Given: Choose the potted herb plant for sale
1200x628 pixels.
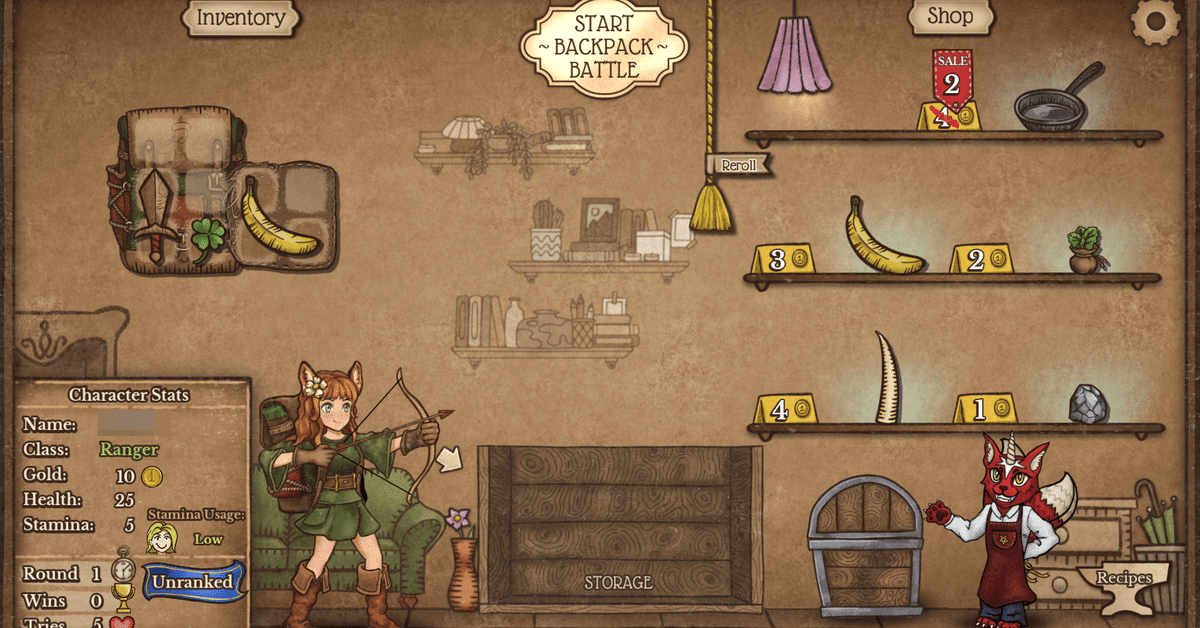Looking at the screenshot, I should (1085, 250).
